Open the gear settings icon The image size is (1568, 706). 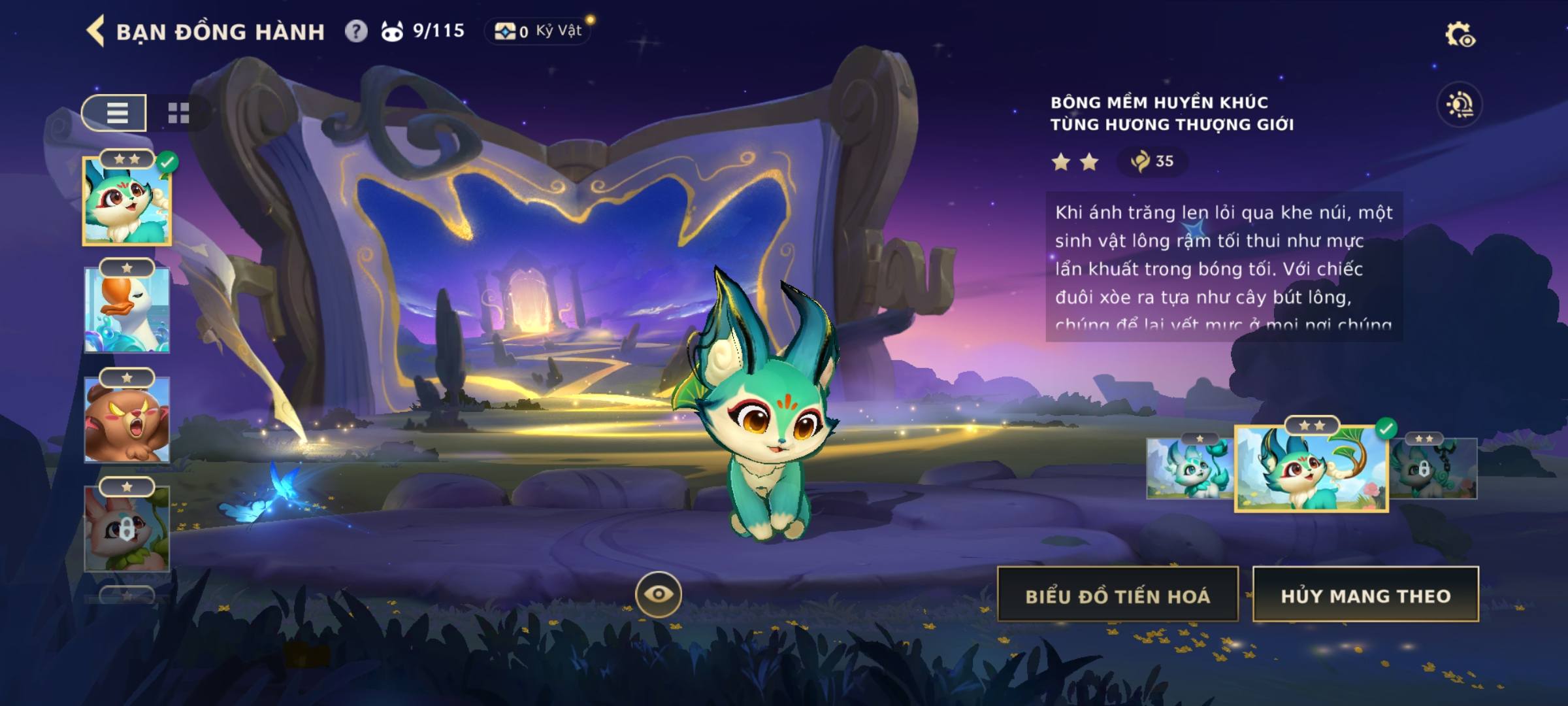click(x=1459, y=35)
